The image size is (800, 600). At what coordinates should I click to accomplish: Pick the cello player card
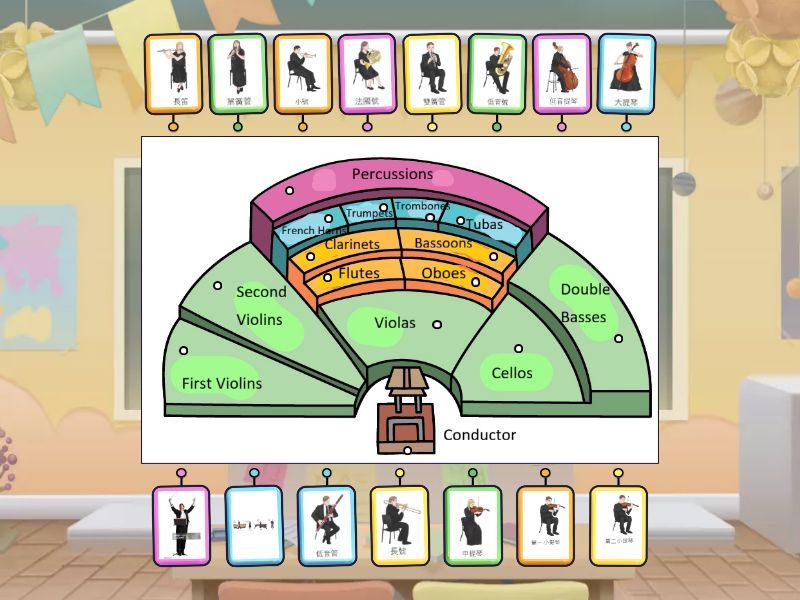pos(626,73)
